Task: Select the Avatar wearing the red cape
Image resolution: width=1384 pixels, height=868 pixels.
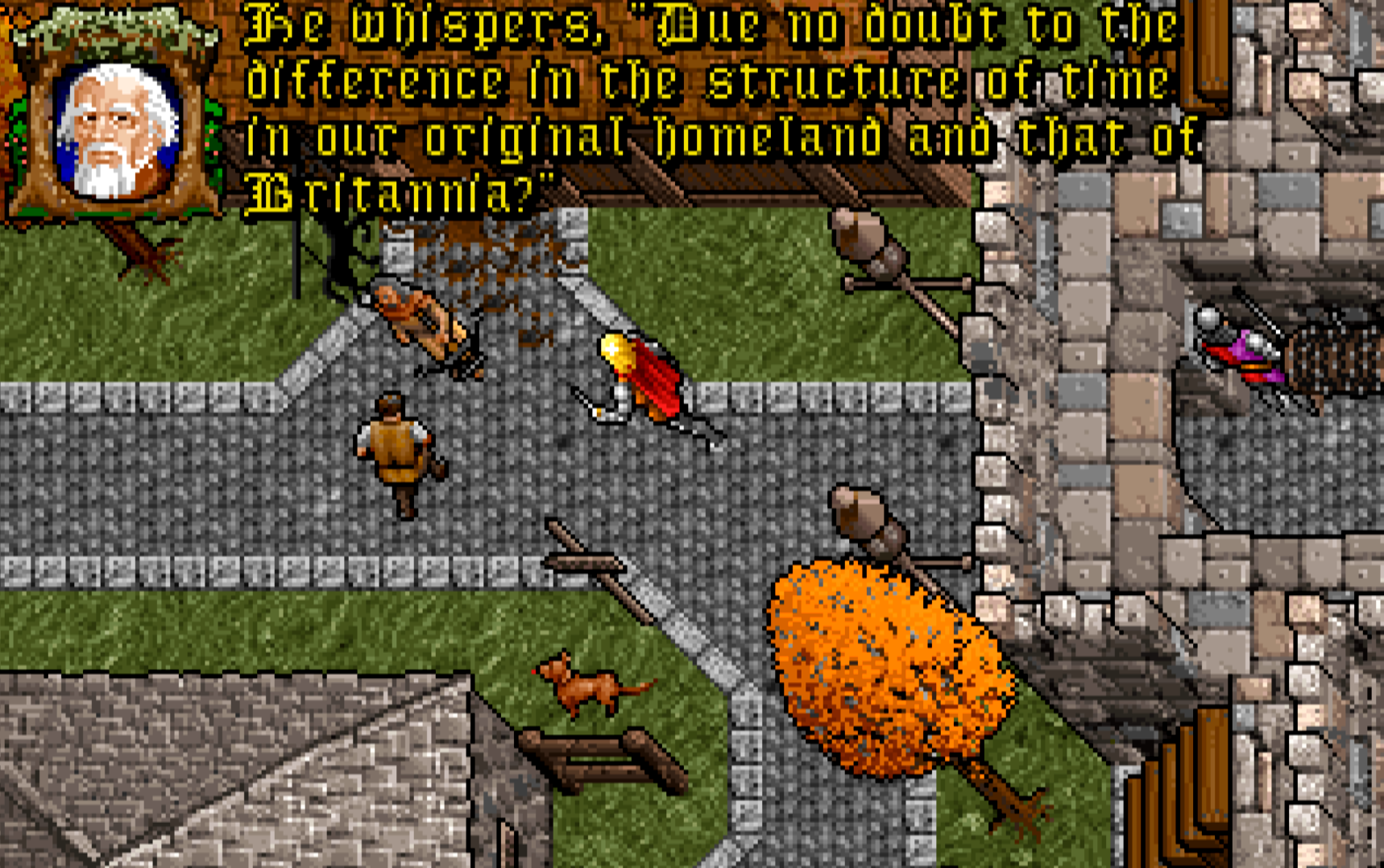Action: coord(644,378)
